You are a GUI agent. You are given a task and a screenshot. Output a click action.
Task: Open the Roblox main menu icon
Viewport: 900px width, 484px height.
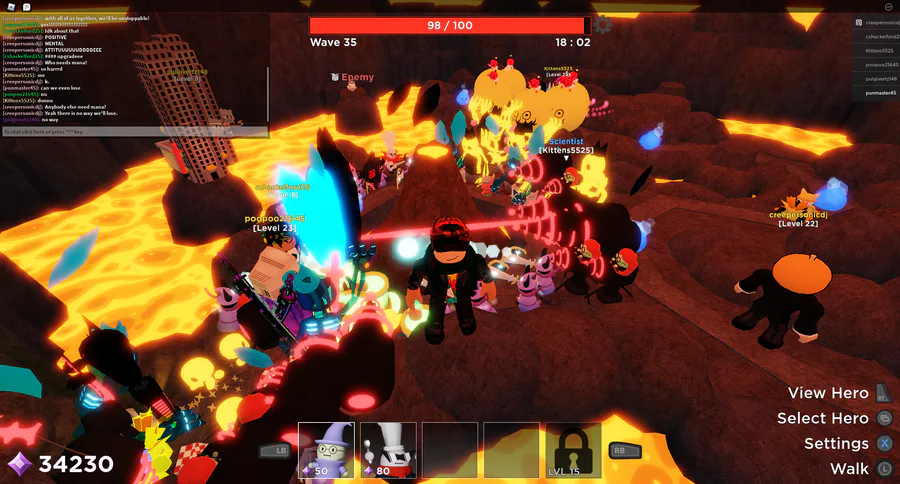pyautogui.click(x=12, y=6)
